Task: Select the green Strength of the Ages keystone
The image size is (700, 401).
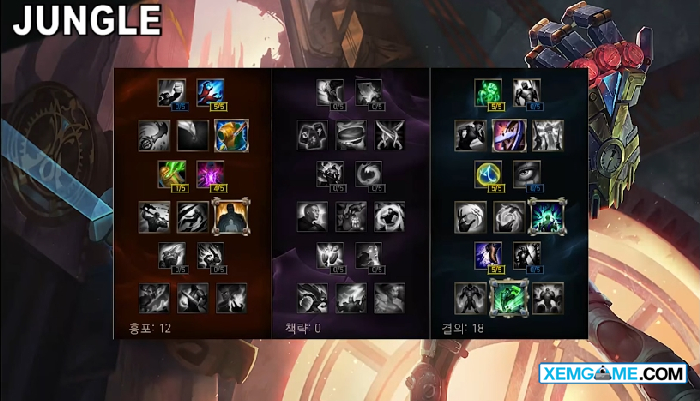Action: (508, 296)
